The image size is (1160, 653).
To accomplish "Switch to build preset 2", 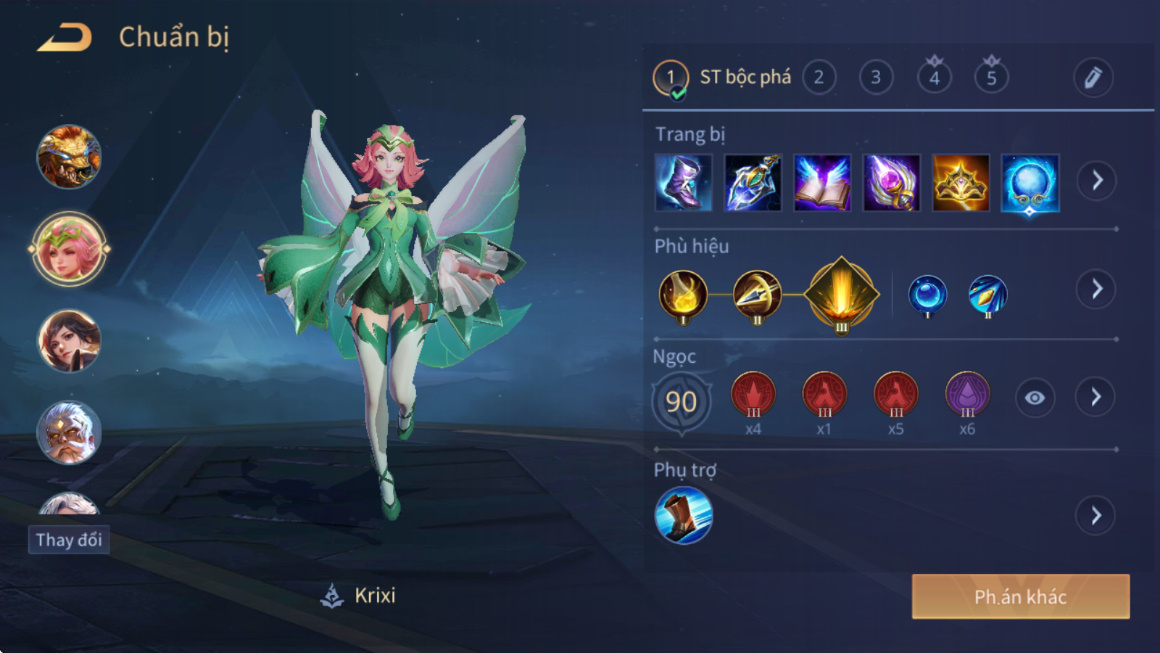I will click(819, 77).
